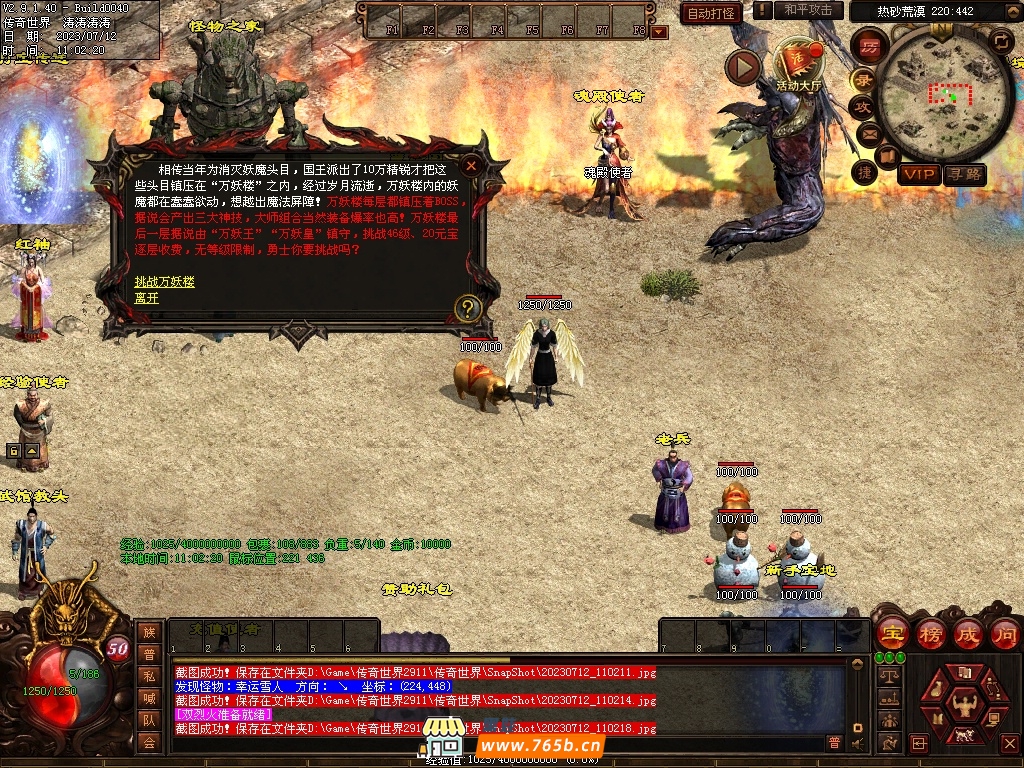Click the 录 round button
This screenshot has height=768, width=1024.
(x=862, y=80)
